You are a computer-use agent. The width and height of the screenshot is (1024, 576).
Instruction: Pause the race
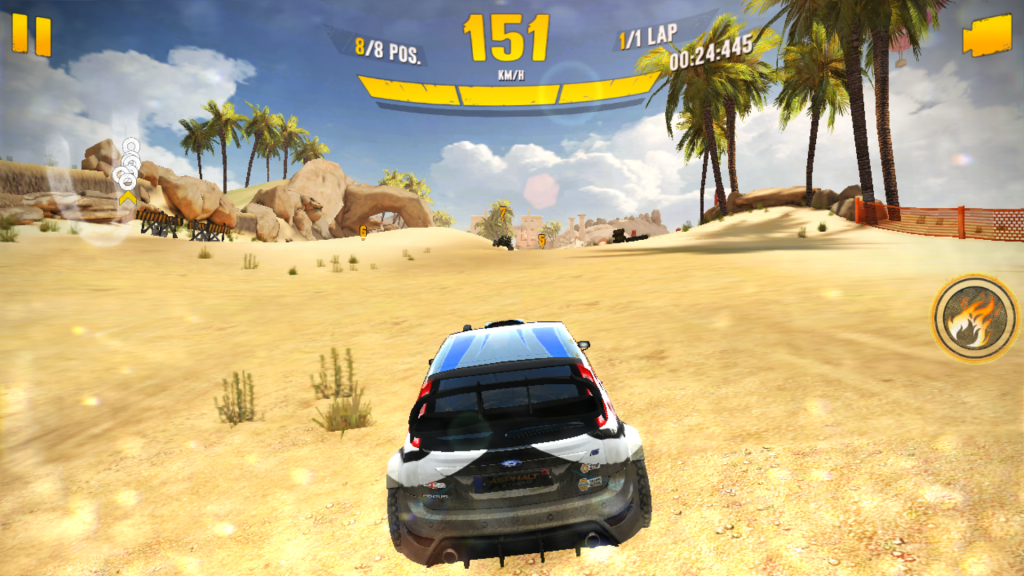click(x=31, y=36)
